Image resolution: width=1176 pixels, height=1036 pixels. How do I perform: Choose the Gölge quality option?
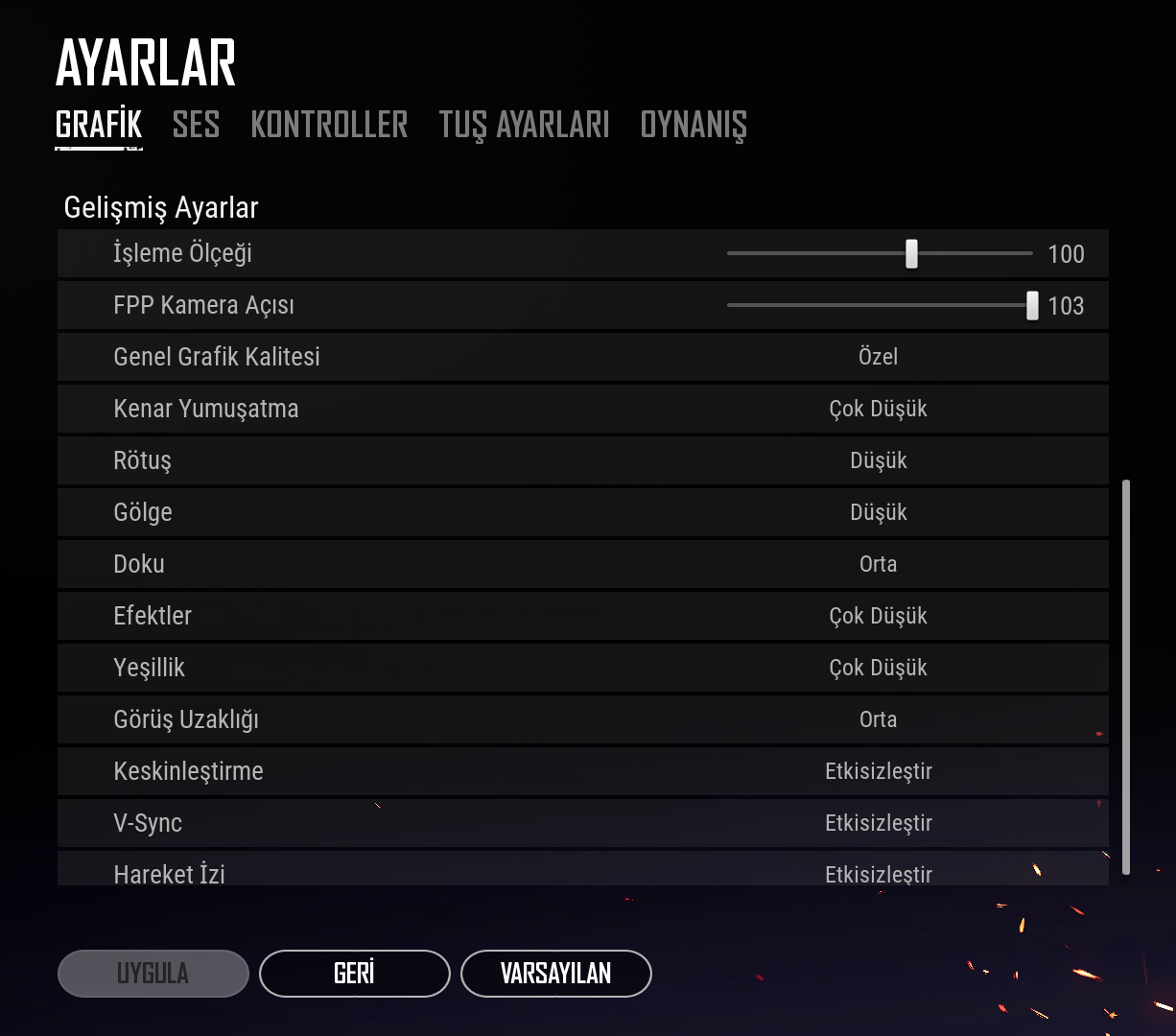[x=878, y=512]
